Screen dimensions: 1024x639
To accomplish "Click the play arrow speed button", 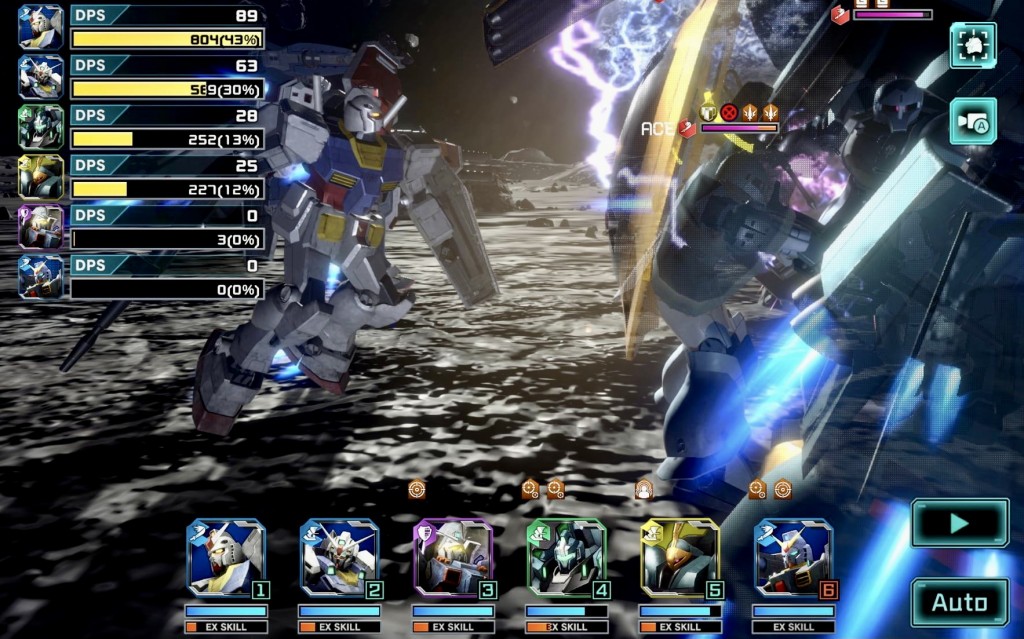I will [x=959, y=523].
